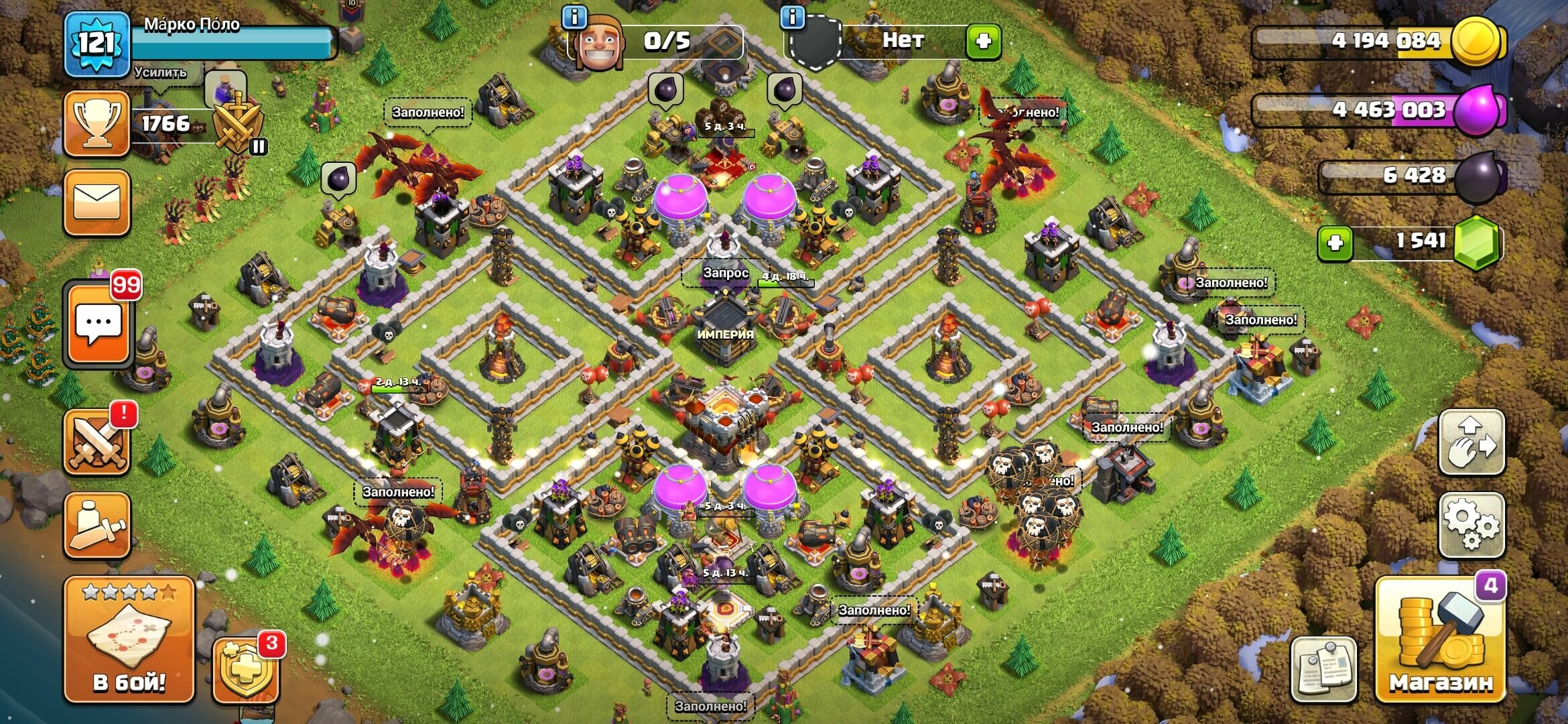Screen dimensions: 1568x724
Task: Tap the Запрос troop request bubble
Action: 726,273
